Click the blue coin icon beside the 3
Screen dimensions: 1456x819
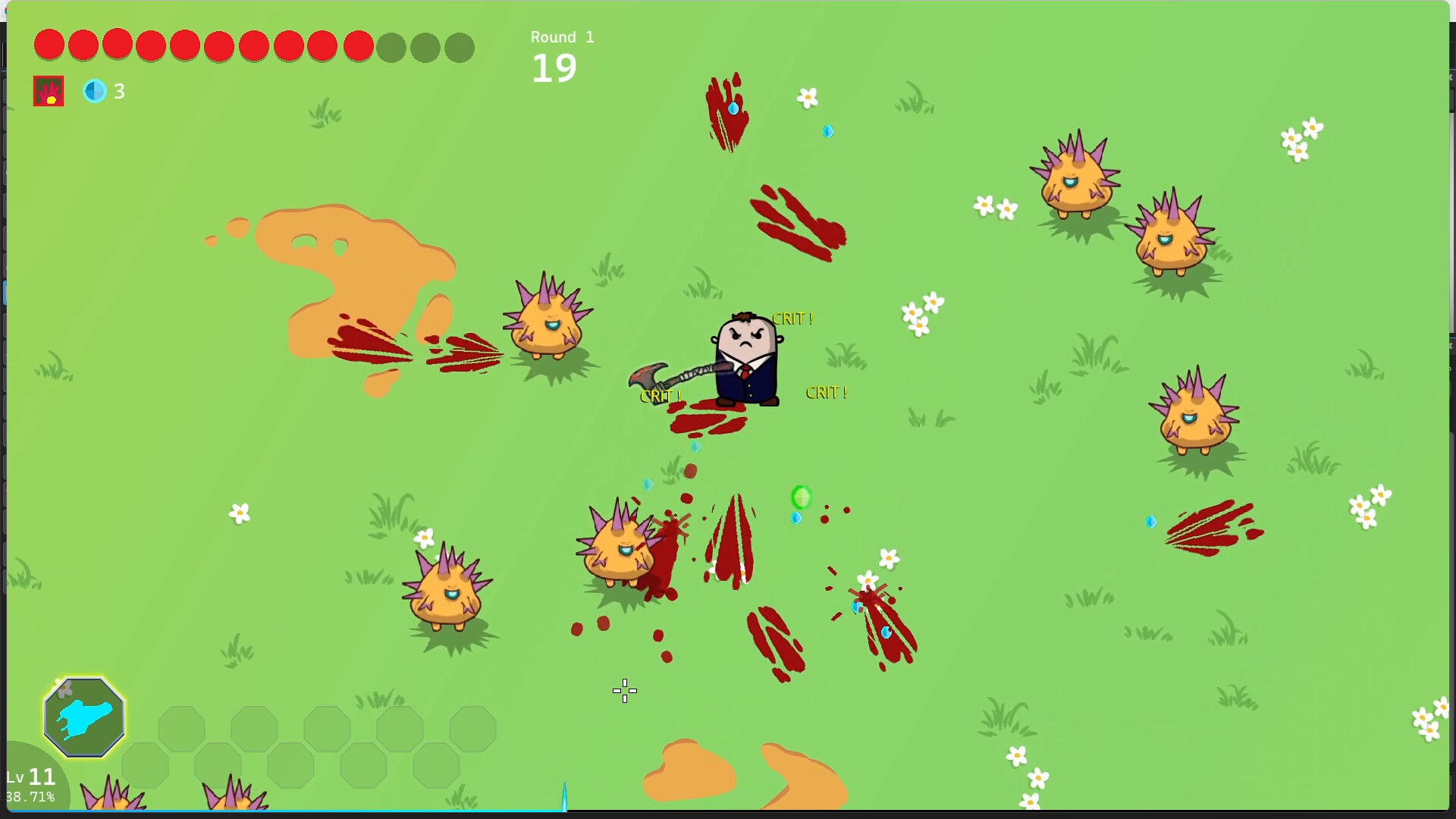(x=95, y=91)
